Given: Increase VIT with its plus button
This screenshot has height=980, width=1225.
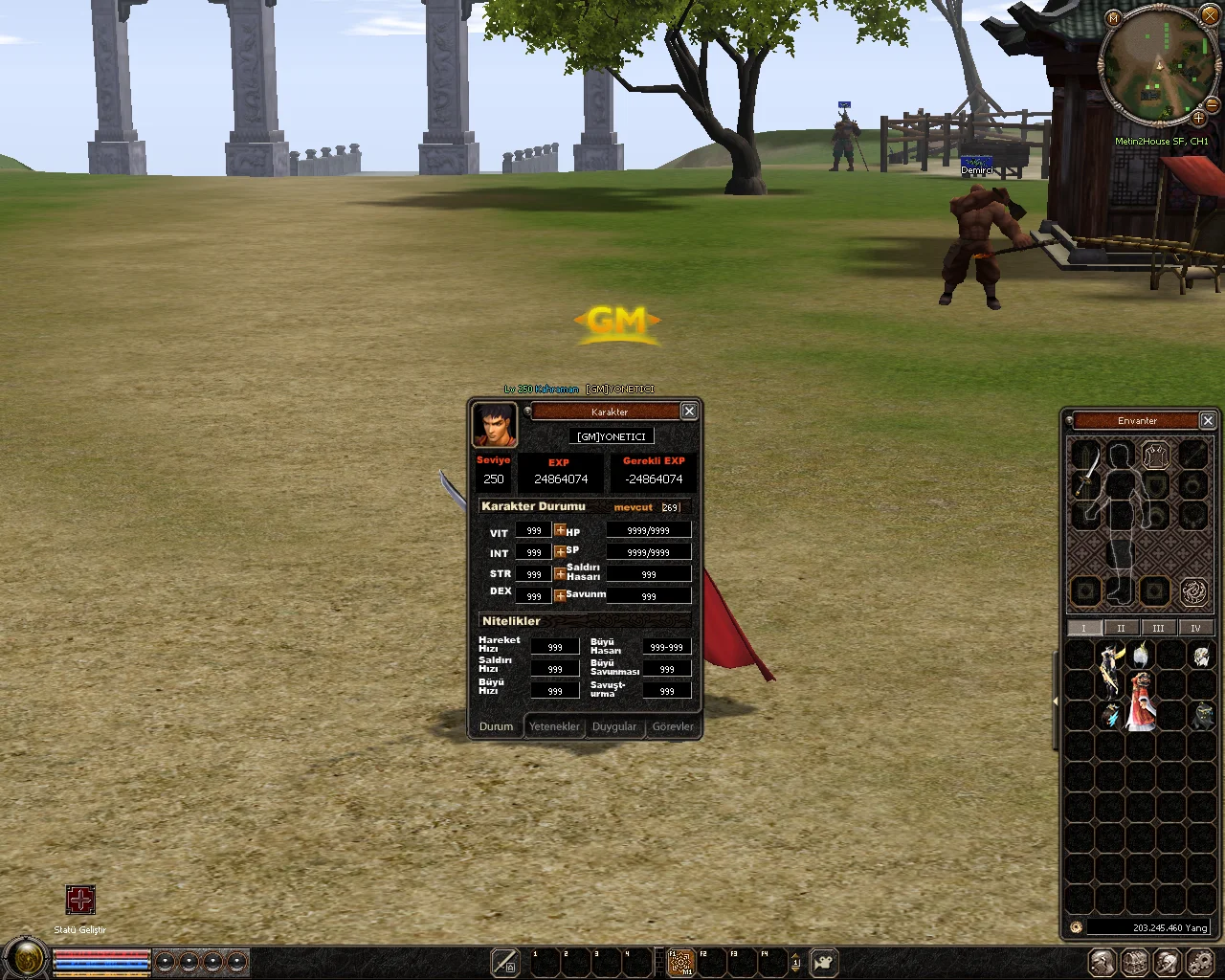Looking at the screenshot, I should point(560,530).
